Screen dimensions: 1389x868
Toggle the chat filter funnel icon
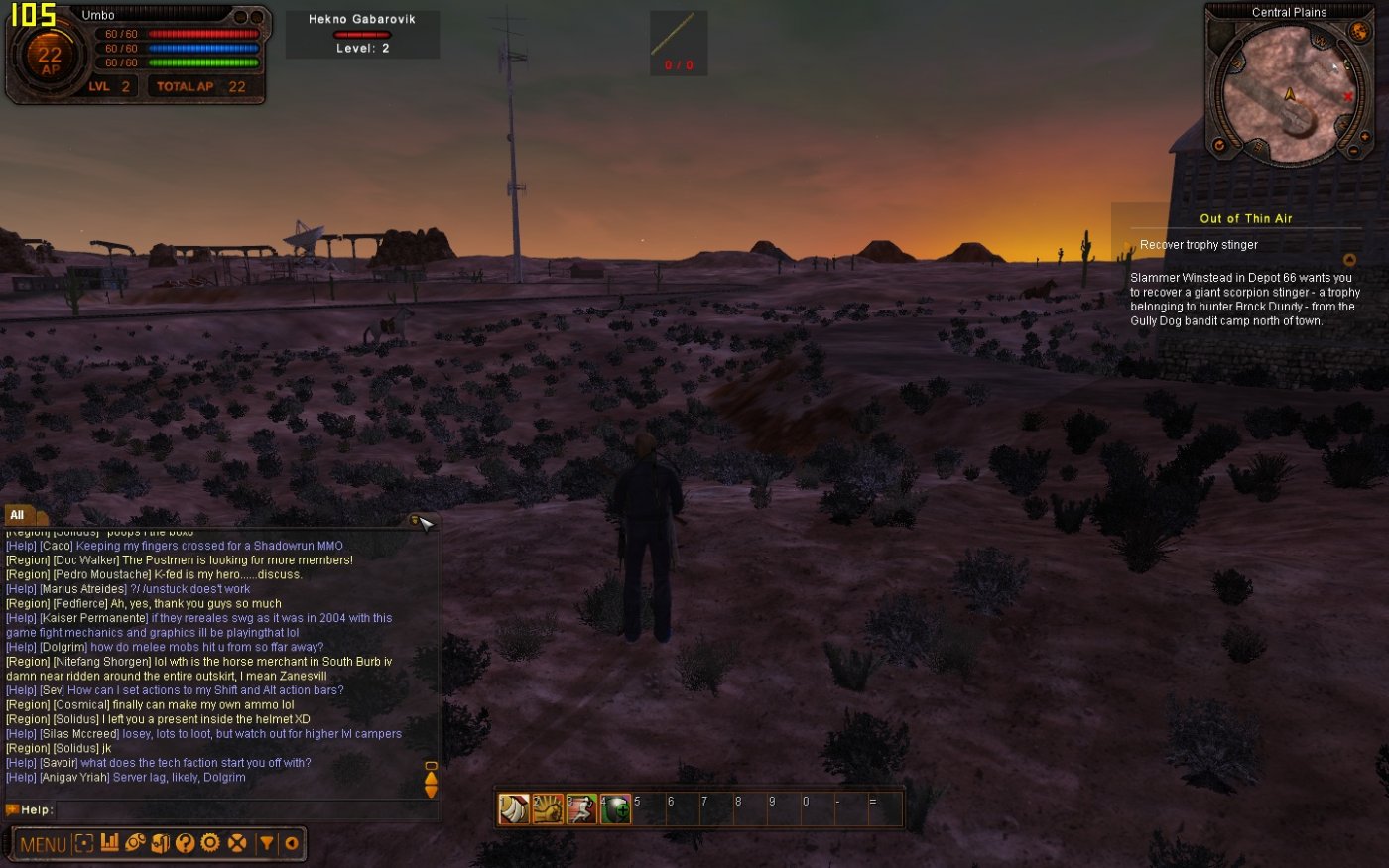coord(266,844)
